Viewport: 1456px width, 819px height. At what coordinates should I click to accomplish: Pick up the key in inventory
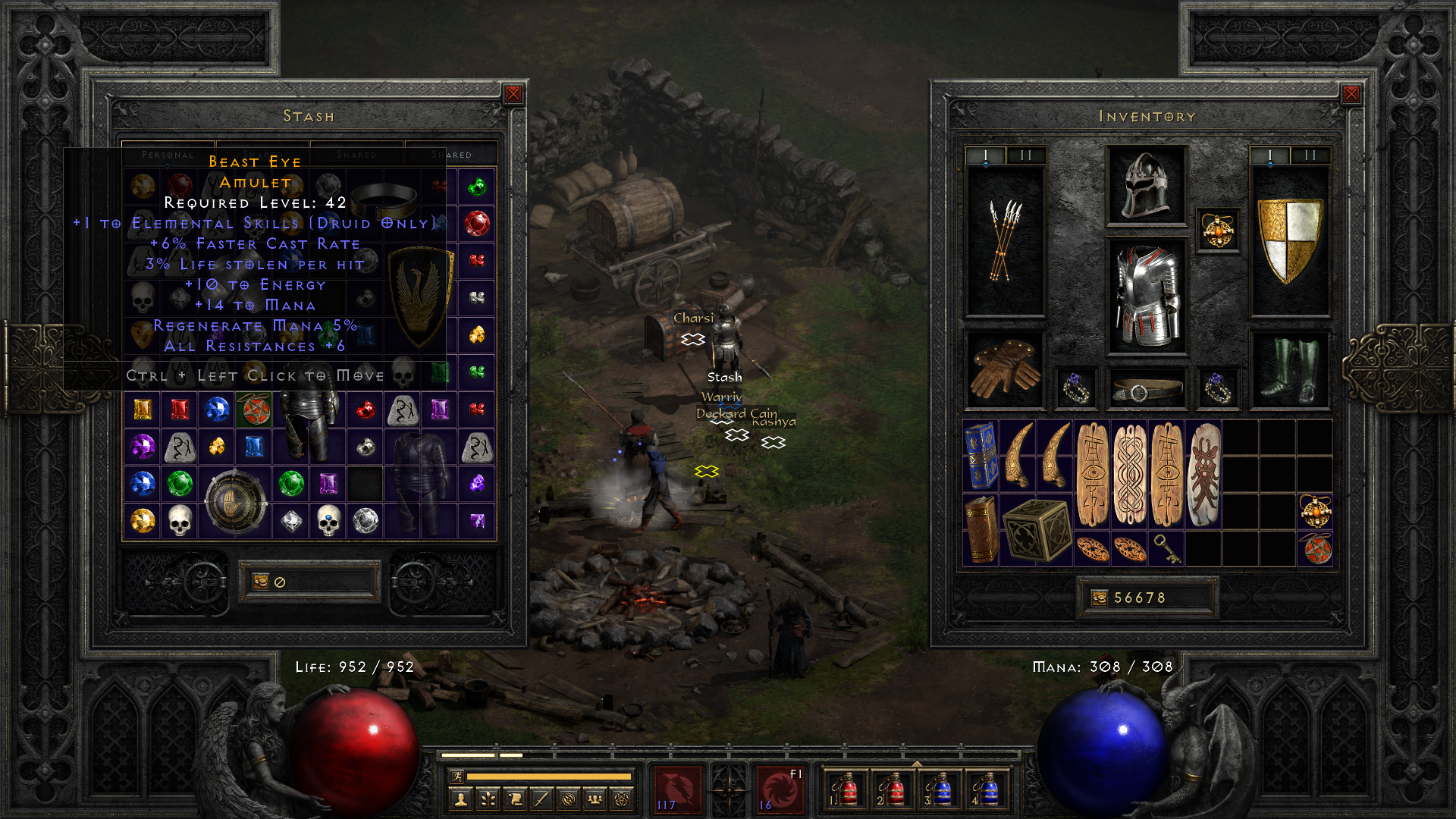pos(1166,548)
